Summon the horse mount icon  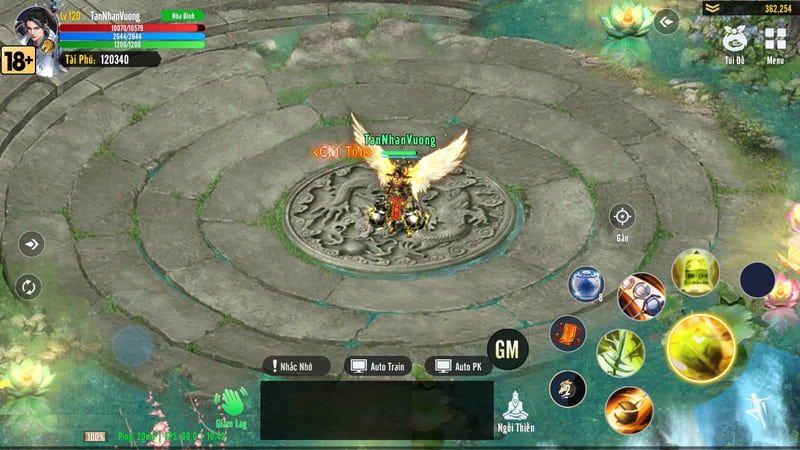tap(567, 389)
